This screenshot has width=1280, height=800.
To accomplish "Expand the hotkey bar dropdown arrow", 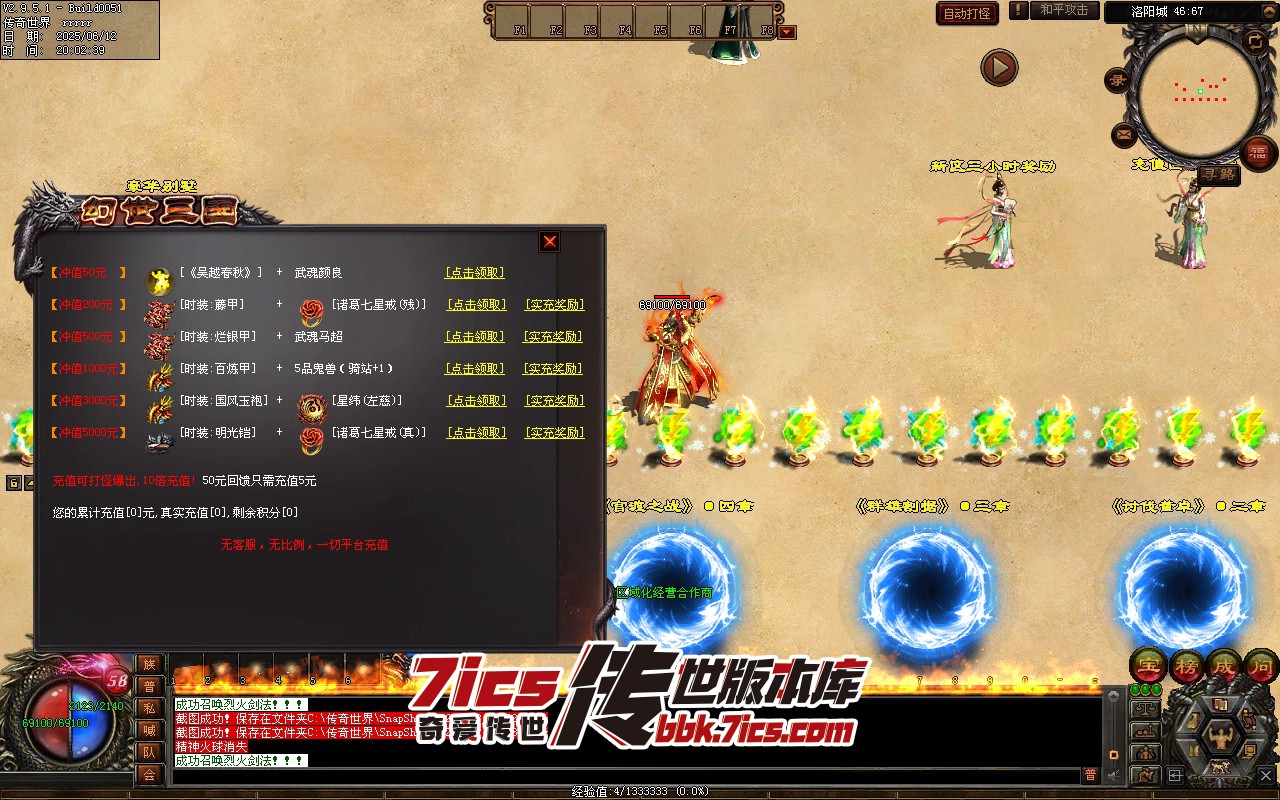I will (x=788, y=32).
